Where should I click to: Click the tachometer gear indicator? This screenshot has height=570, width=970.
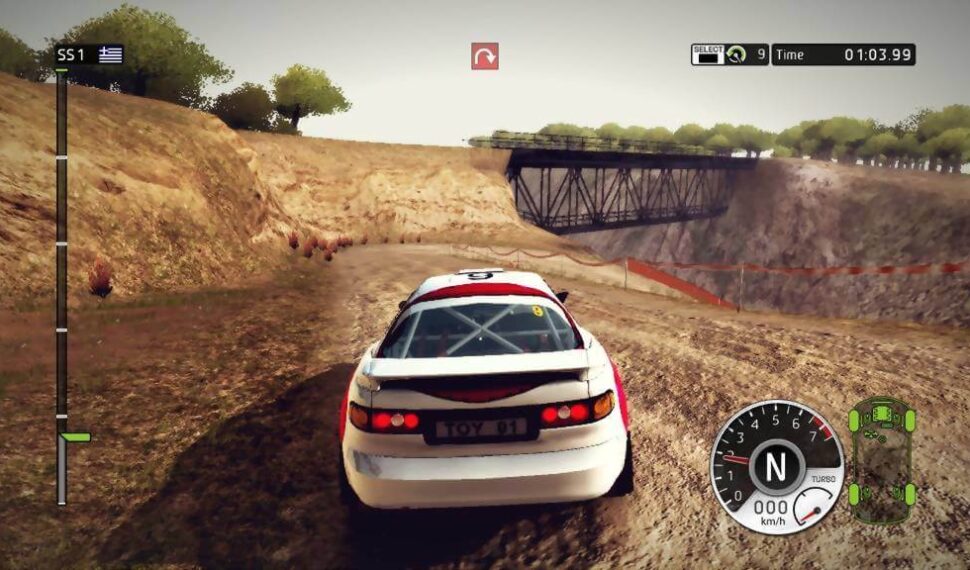[777, 466]
